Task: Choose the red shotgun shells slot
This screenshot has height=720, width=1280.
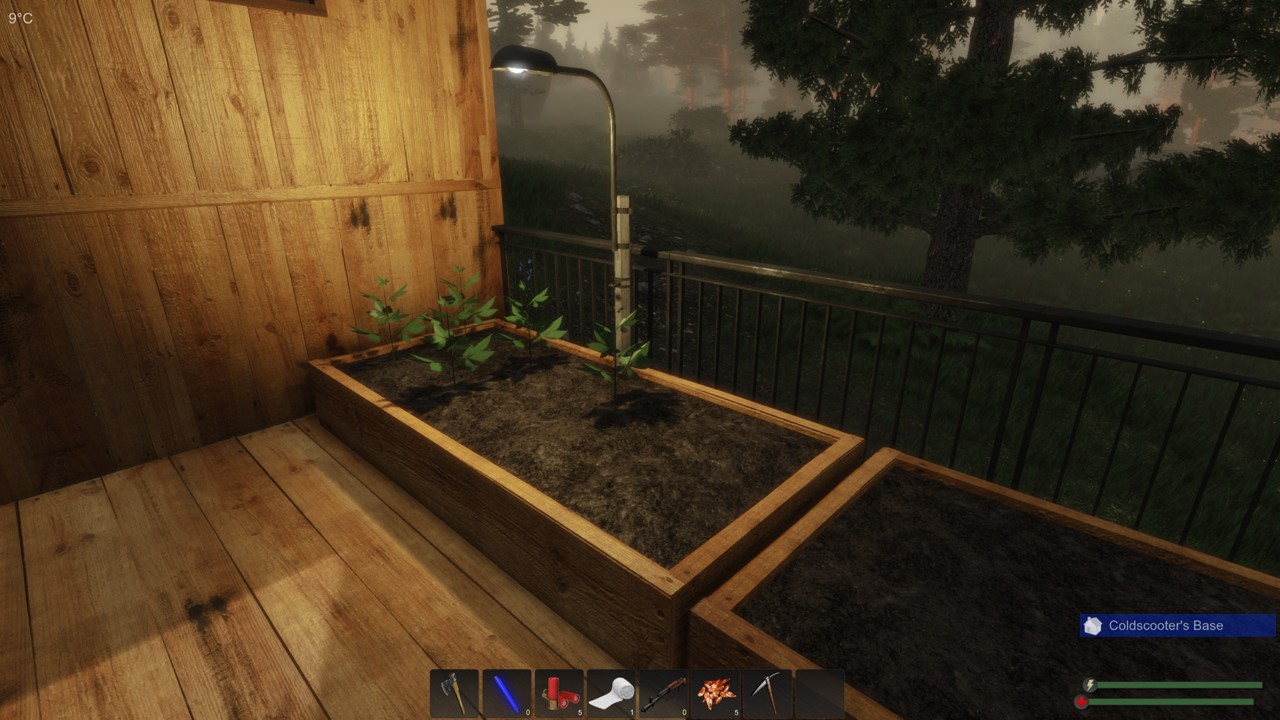Action: (x=559, y=693)
